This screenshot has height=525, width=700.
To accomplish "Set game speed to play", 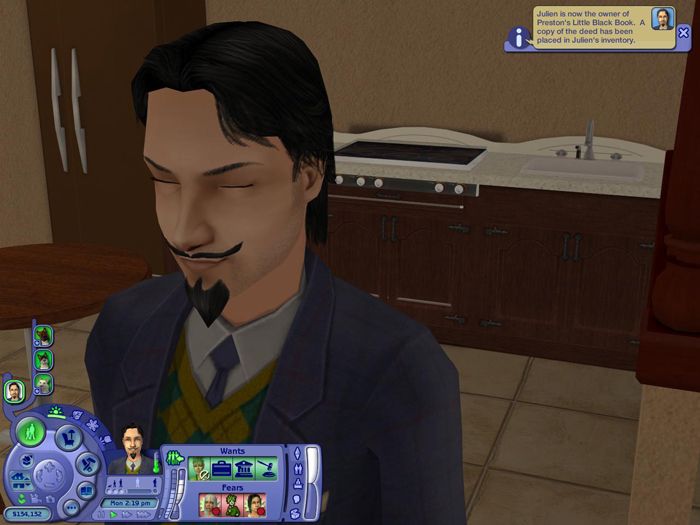I will [113, 514].
